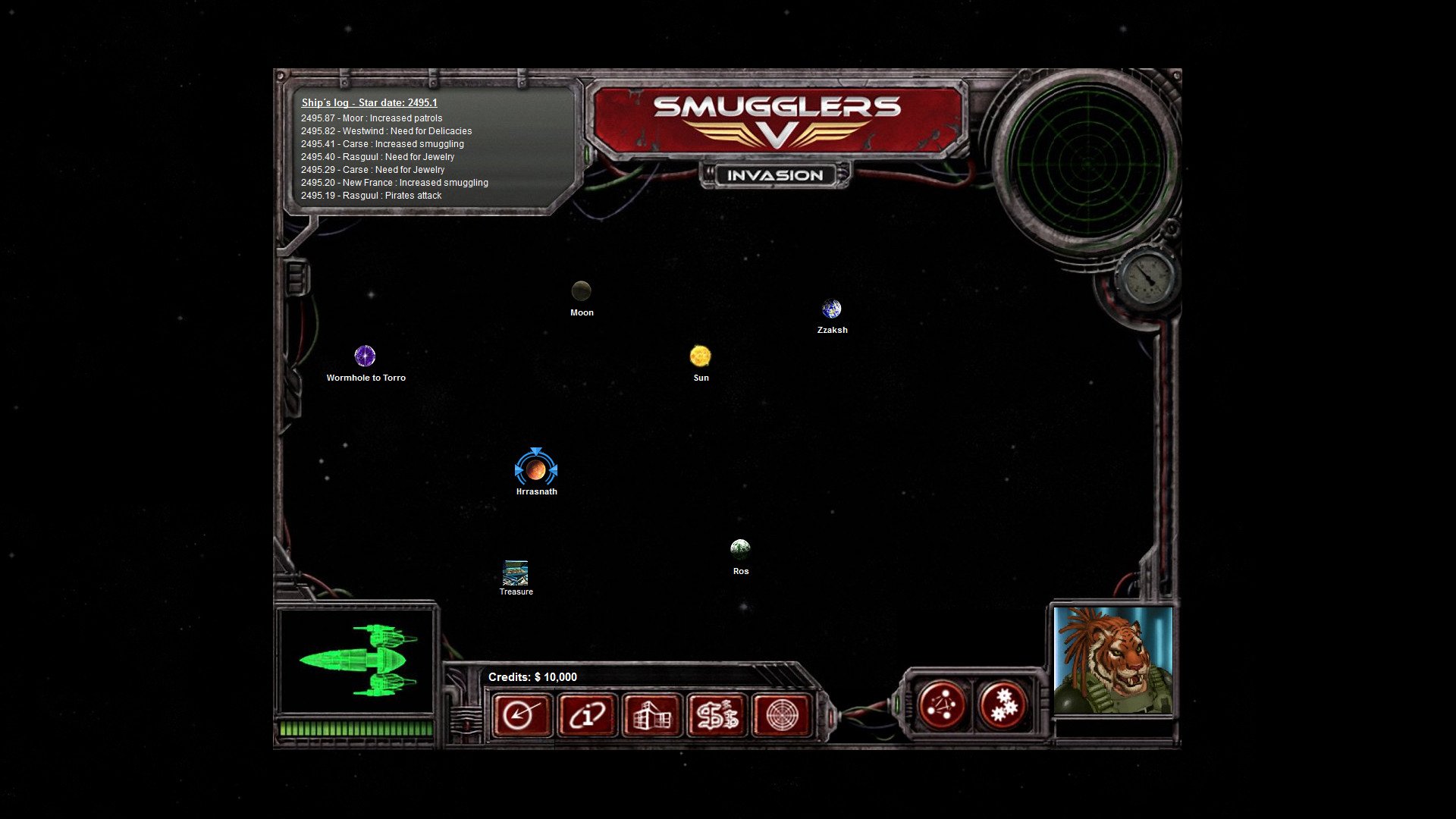The width and height of the screenshot is (1456, 819).
Task: Select the station buildings icon
Action: (x=653, y=715)
